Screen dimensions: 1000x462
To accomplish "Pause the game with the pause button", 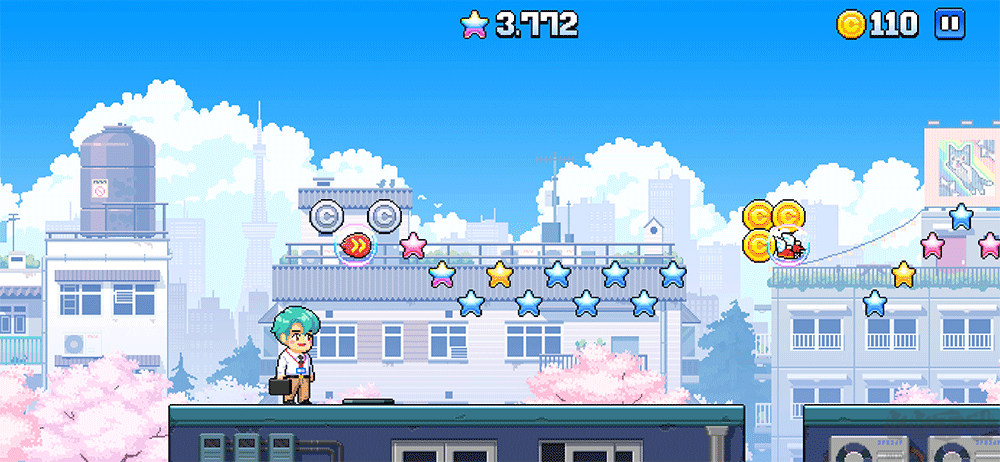I will click(x=949, y=24).
